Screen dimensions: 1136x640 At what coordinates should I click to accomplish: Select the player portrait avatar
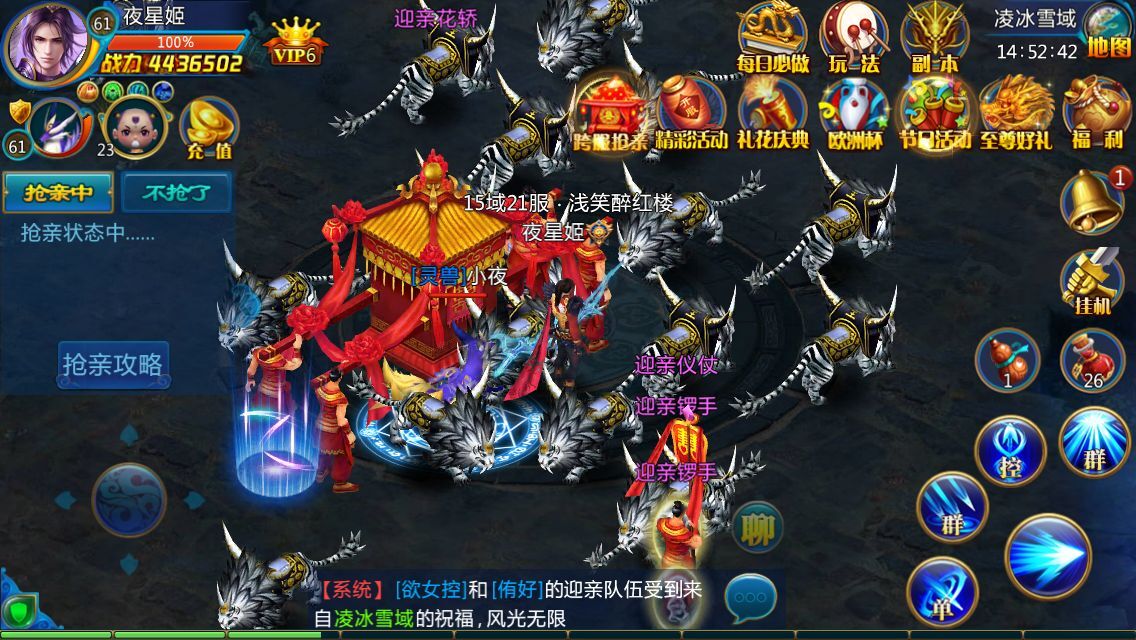coord(47,44)
